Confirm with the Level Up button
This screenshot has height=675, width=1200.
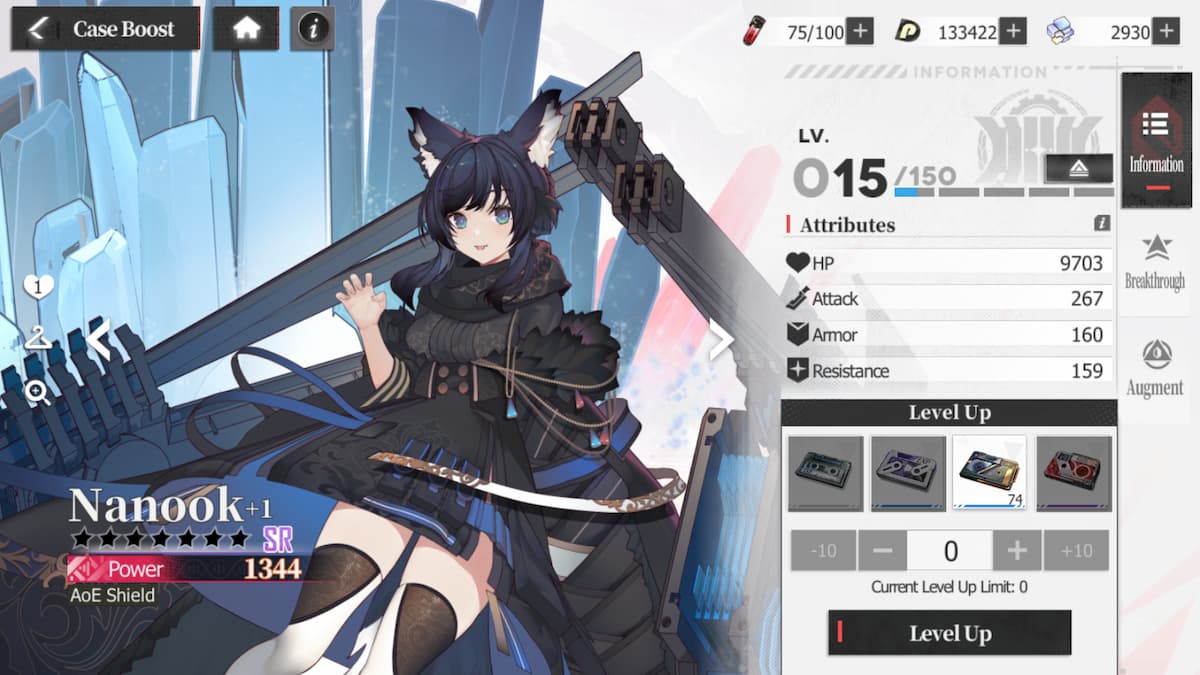pyautogui.click(x=949, y=633)
